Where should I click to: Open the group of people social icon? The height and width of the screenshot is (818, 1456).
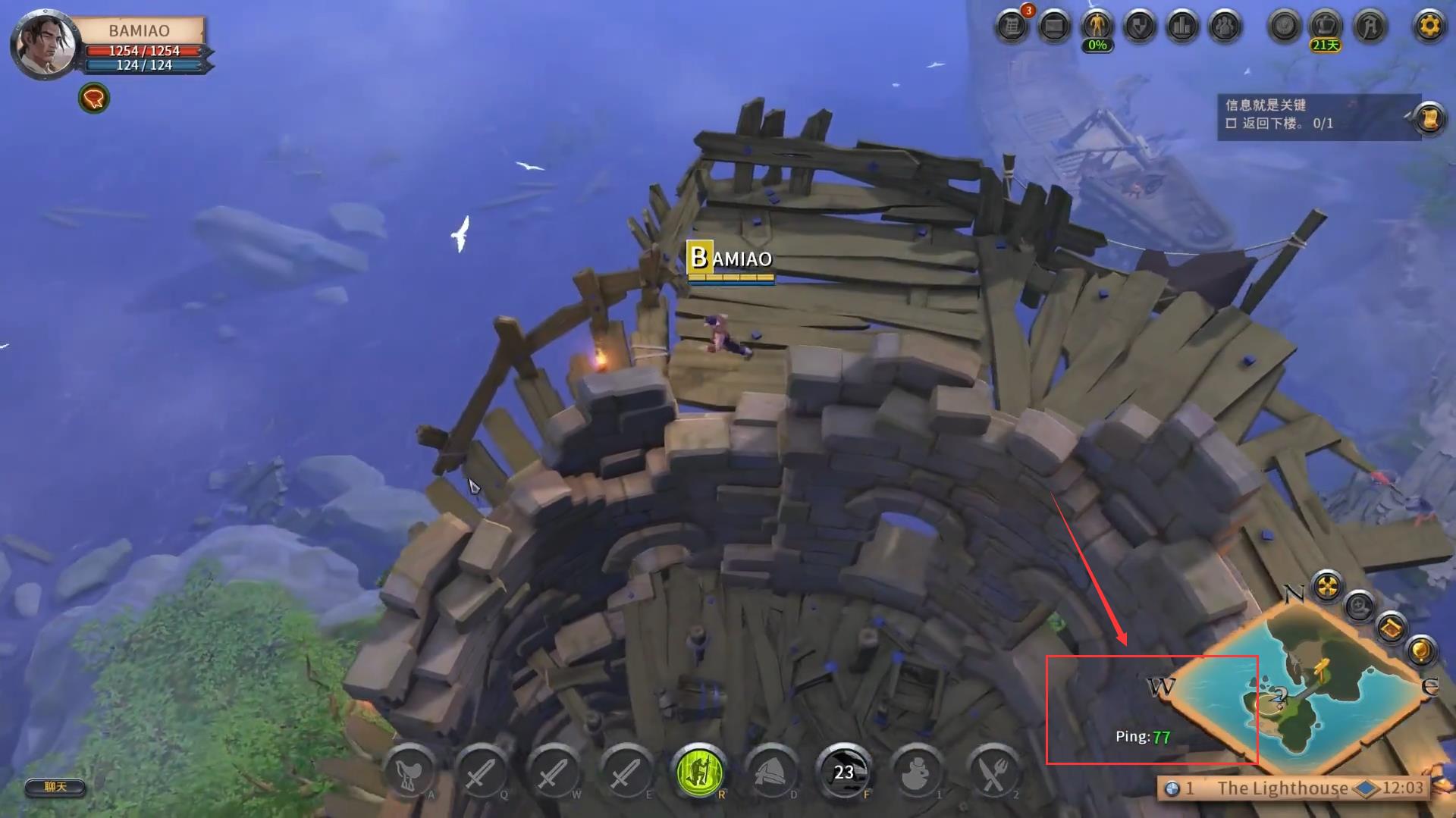click(x=1225, y=27)
